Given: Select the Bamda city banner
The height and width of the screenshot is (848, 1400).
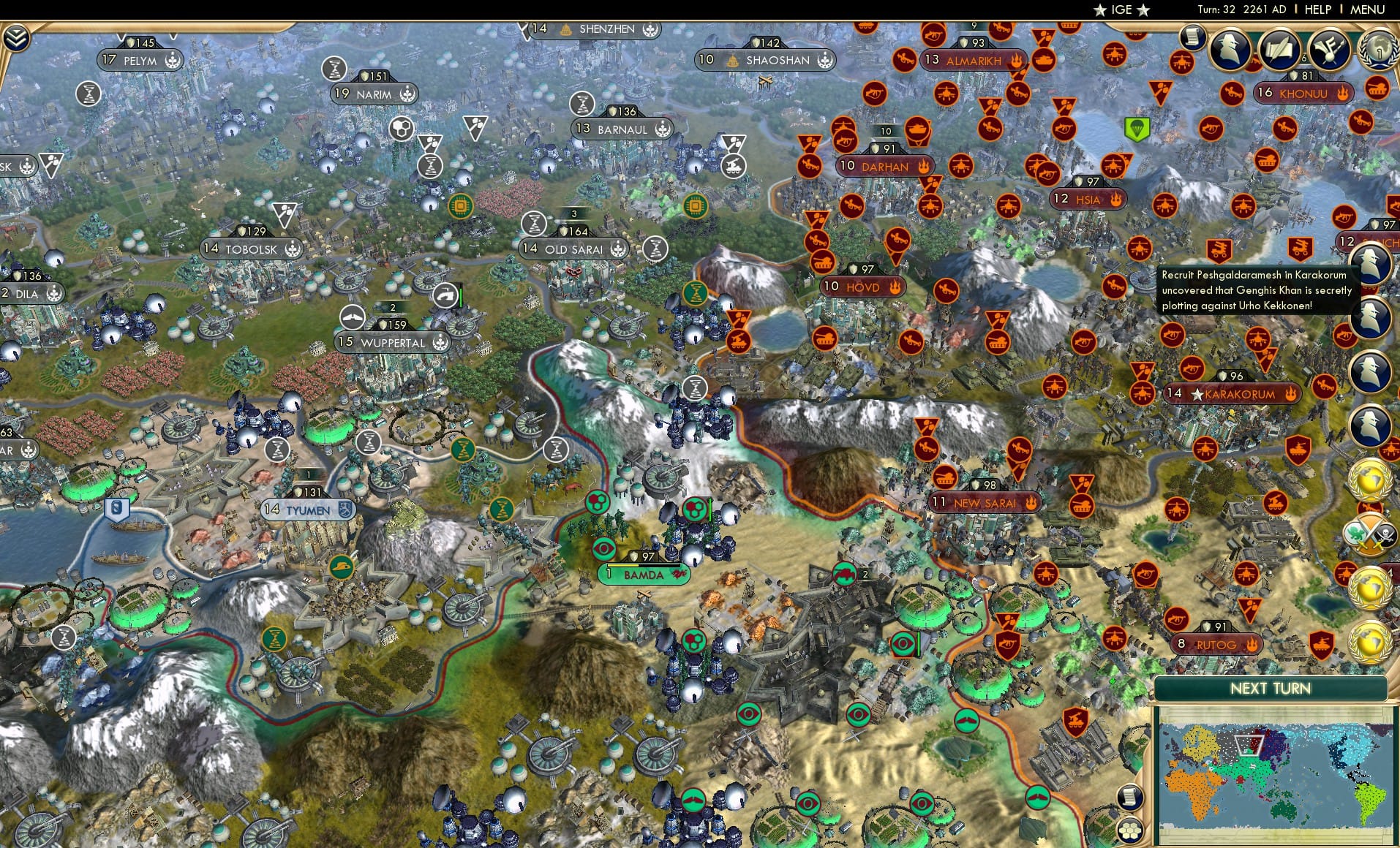Looking at the screenshot, I should point(644,575).
